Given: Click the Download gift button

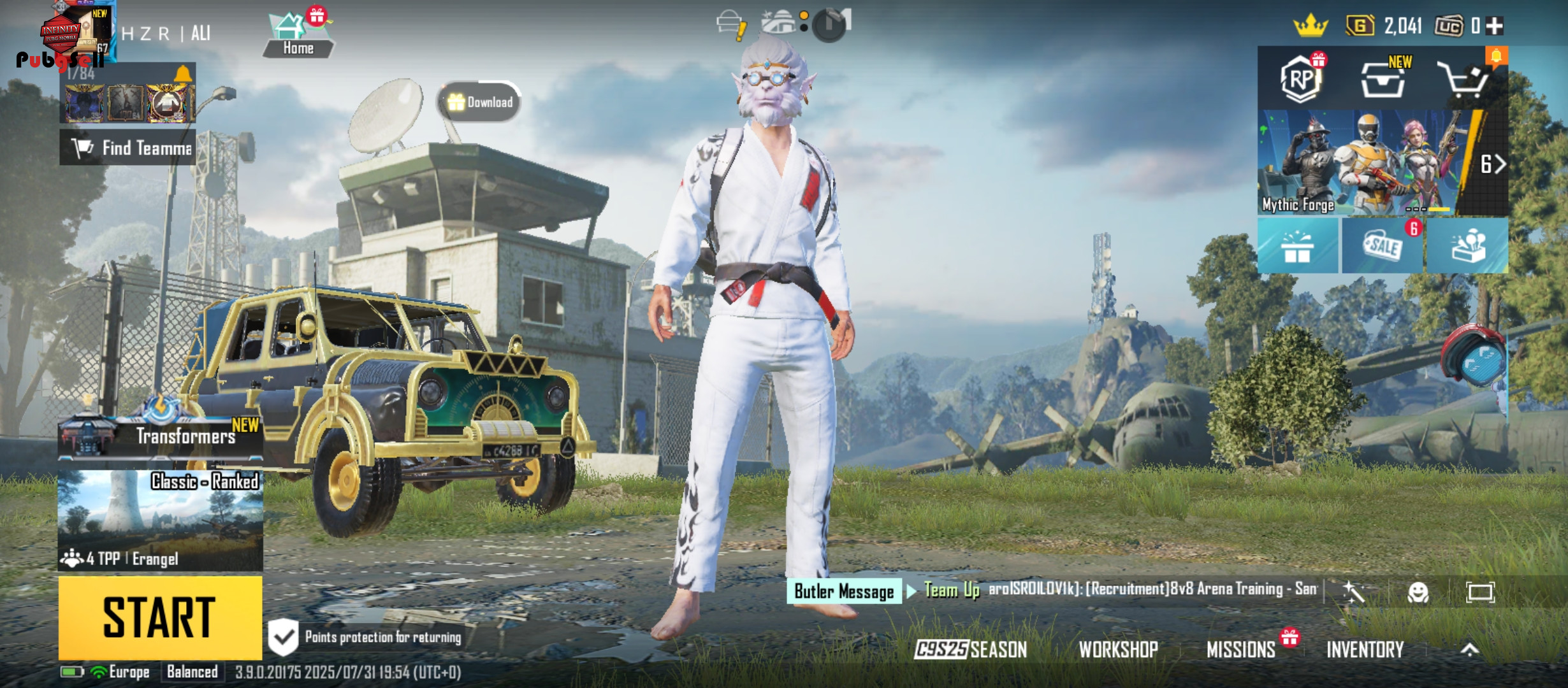Looking at the screenshot, I should 480,102.
